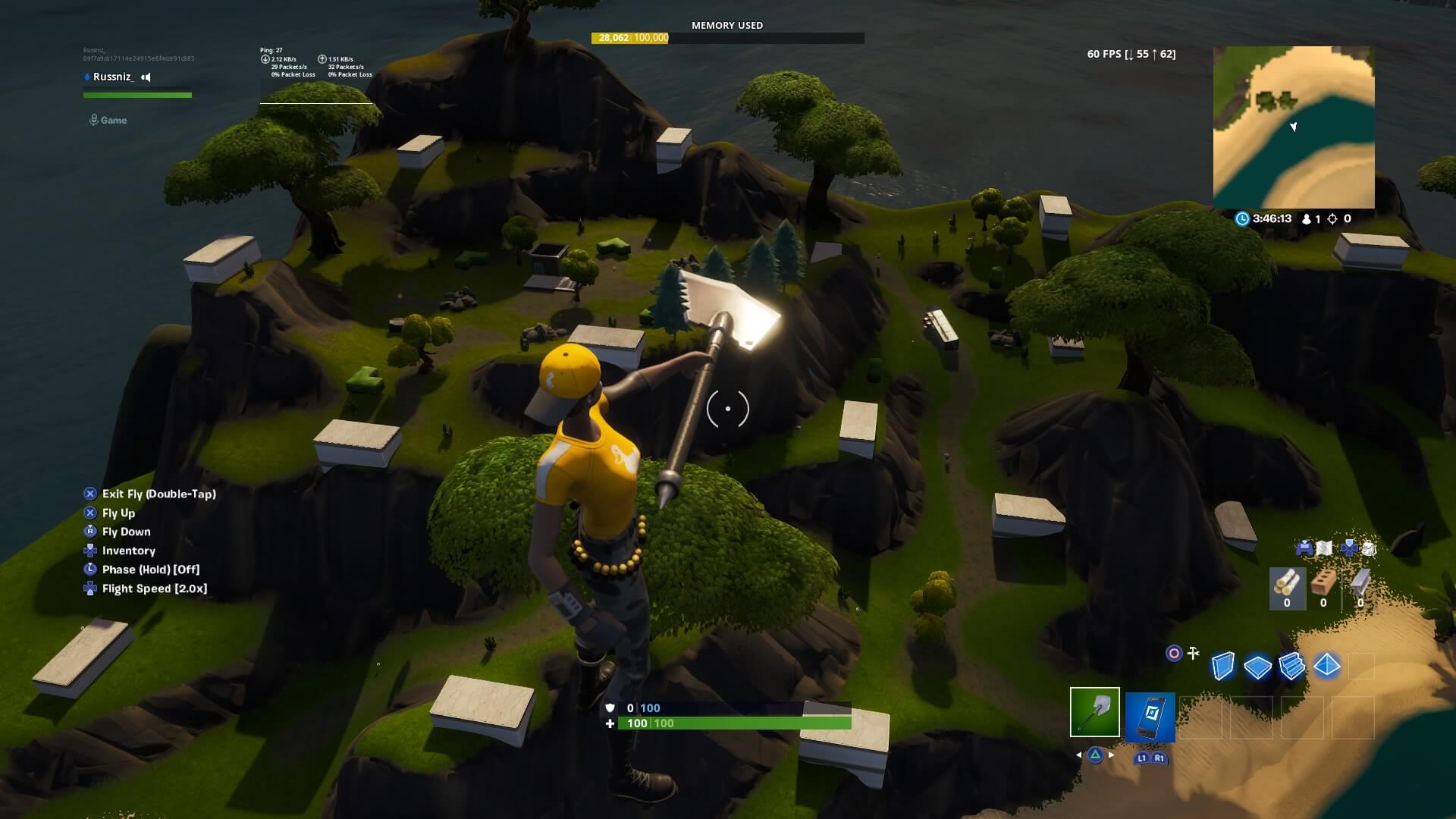Select the floor building piece
This screenshot has width=1456, height=819.
tap(1257, 667)
